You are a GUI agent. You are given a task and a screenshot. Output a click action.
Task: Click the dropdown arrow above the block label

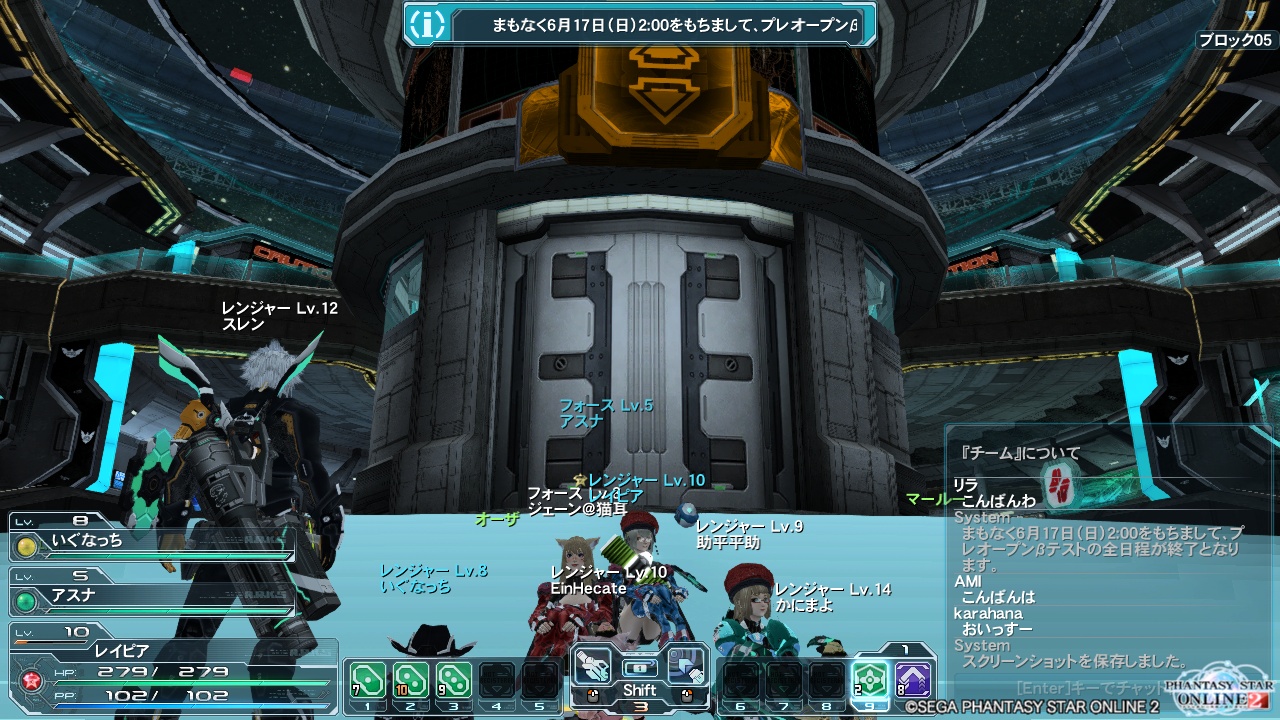(x=1250, y=15)
